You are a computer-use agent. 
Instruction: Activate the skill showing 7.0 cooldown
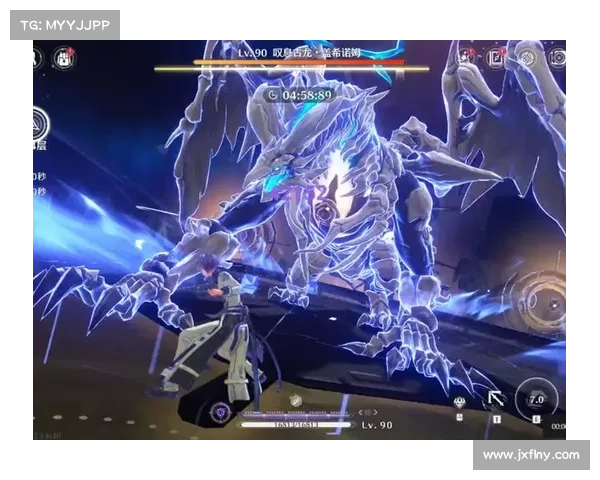pyautogui.click(x=536, y=397)
